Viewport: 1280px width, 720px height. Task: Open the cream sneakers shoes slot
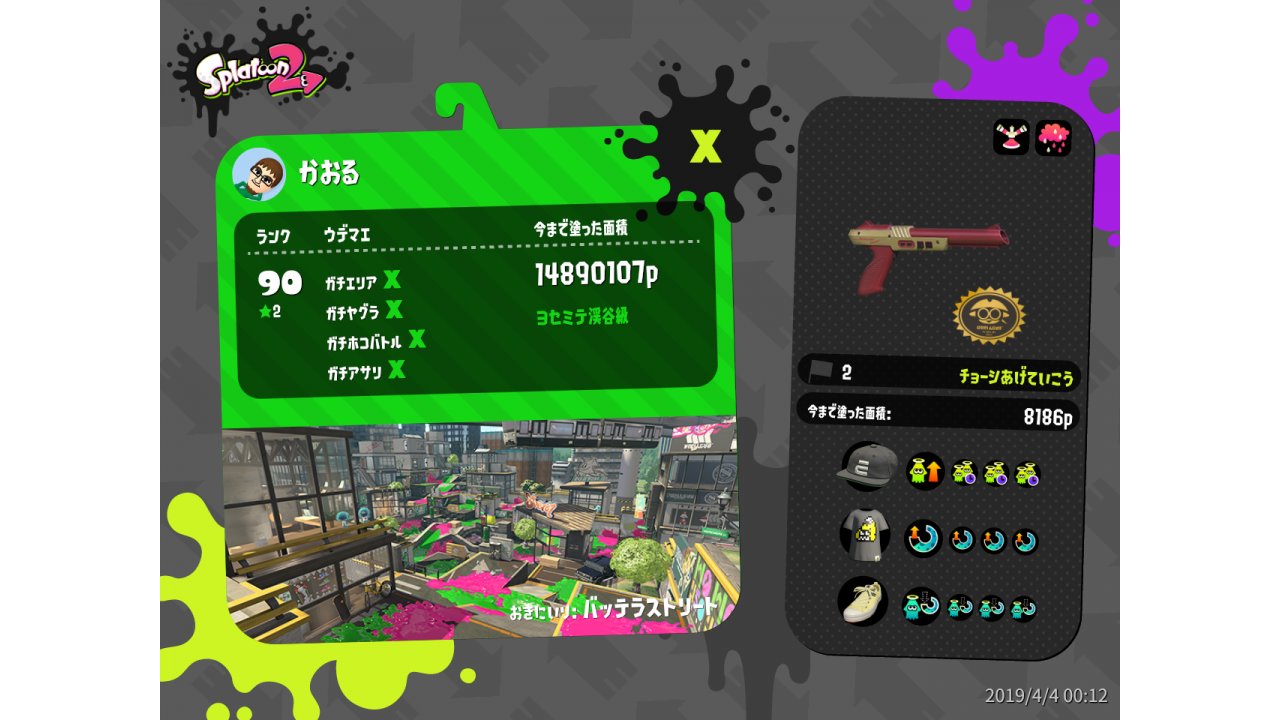pos(862,602)
